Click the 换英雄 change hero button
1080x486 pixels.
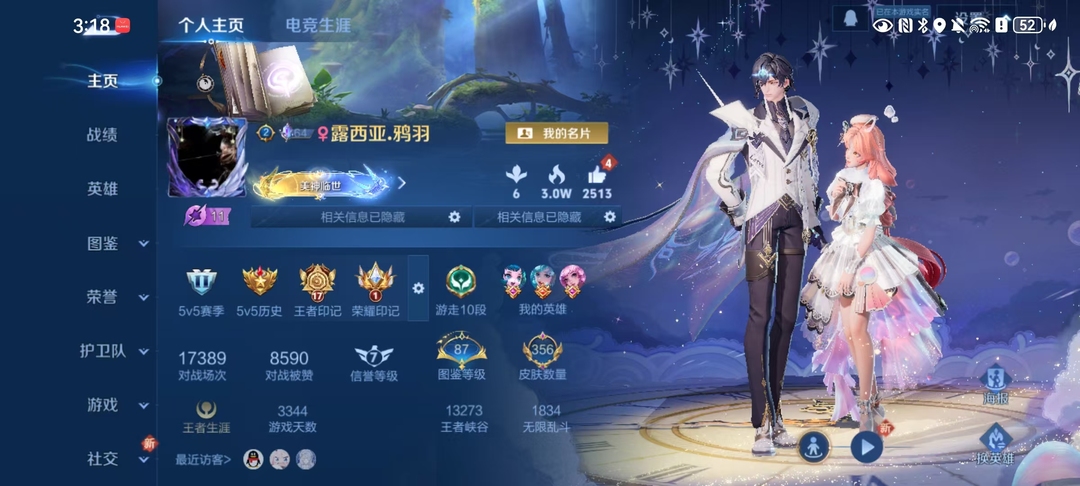click(x=995, y=443)
